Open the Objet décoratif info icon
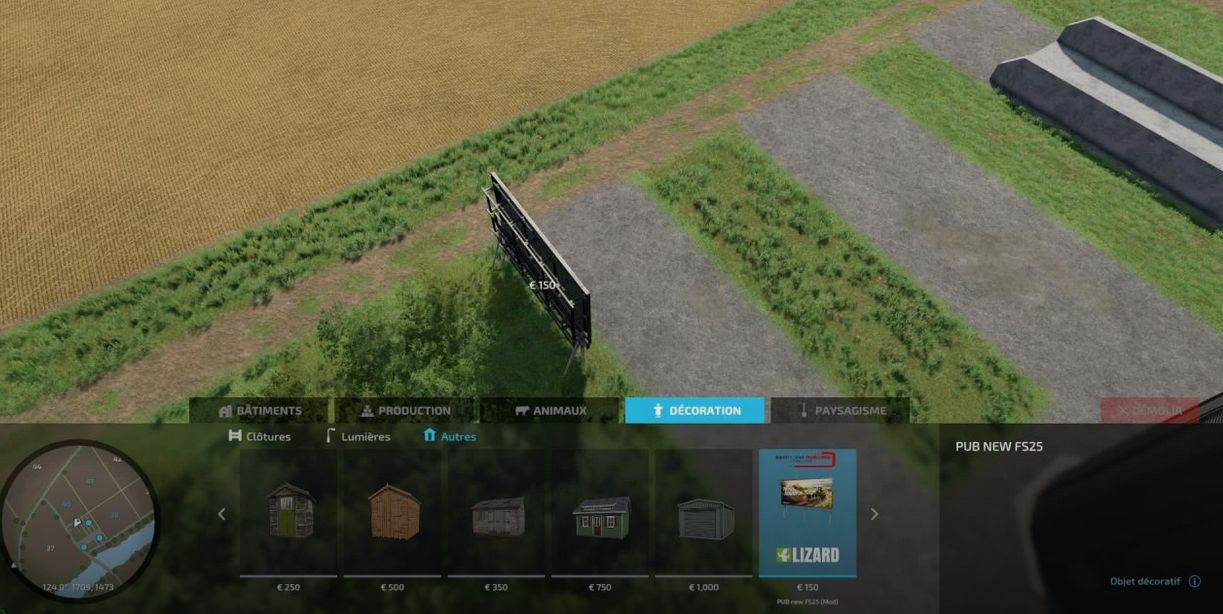Image resolution: width=1223 pixels, height=614 pixels. [1194, 581]
